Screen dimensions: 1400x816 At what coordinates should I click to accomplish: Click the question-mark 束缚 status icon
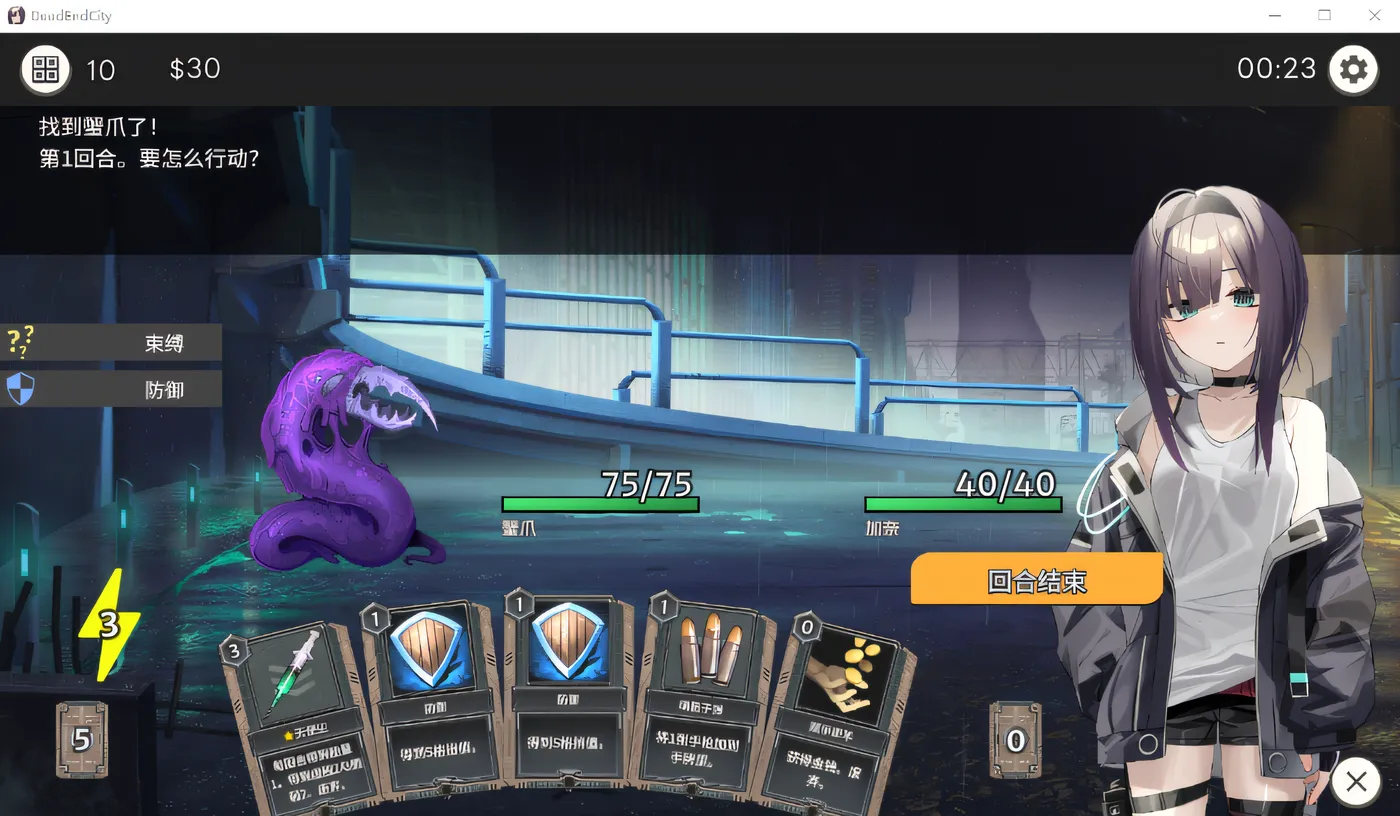(22, 342)
